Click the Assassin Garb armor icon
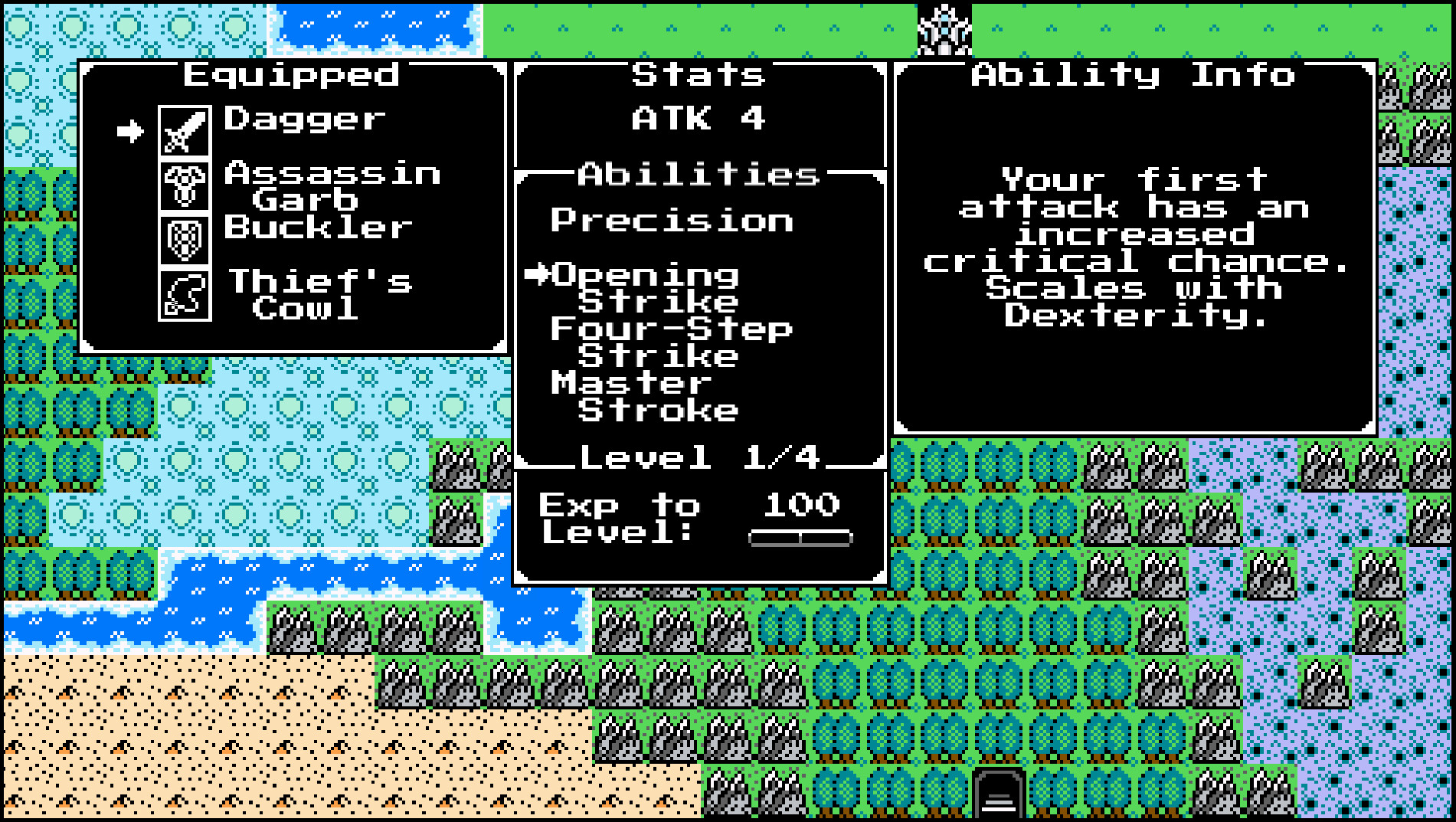Image resolution: width=1456 pixels, height=822 pixels. point(184,186)
